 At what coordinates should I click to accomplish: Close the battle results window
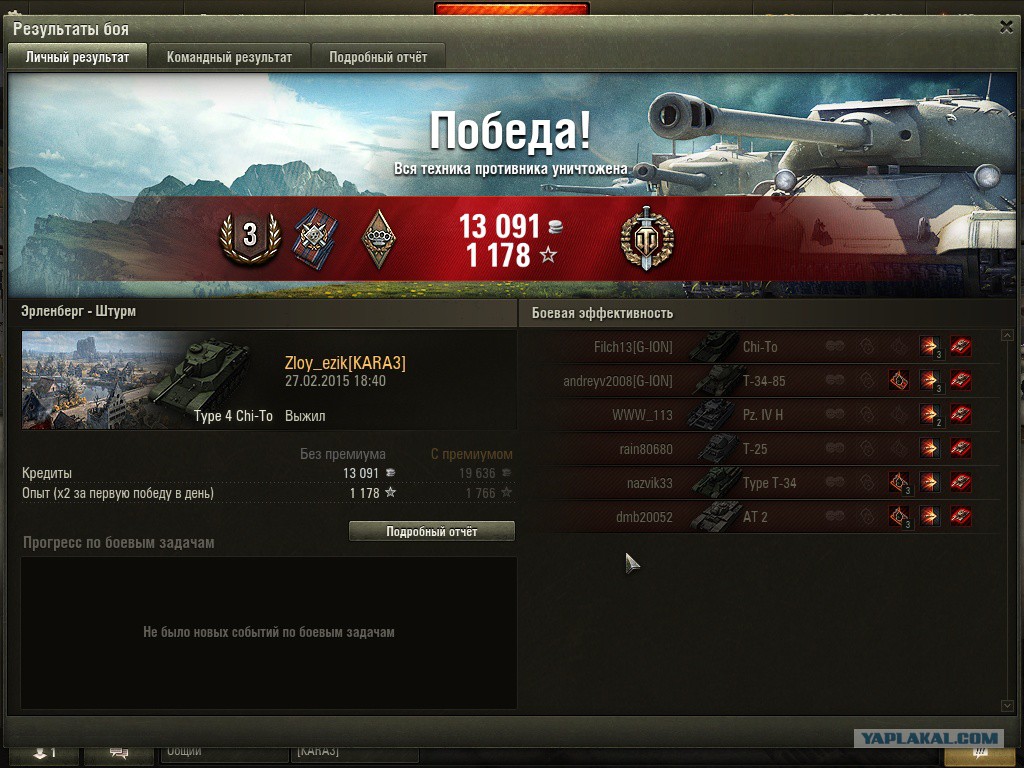coord(1005,28)
